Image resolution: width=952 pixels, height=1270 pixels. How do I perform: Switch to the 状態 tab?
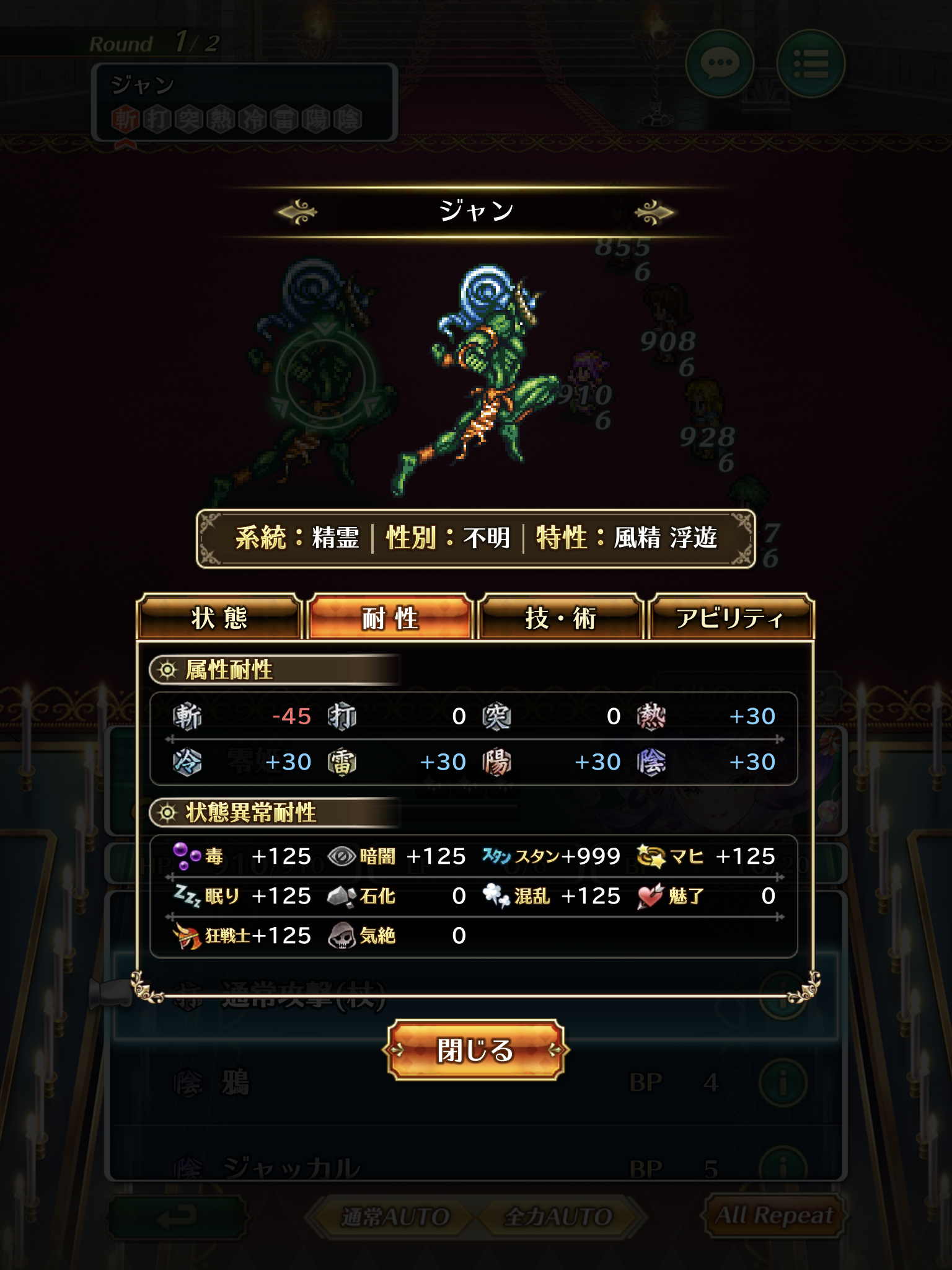[x=219, y=618]
